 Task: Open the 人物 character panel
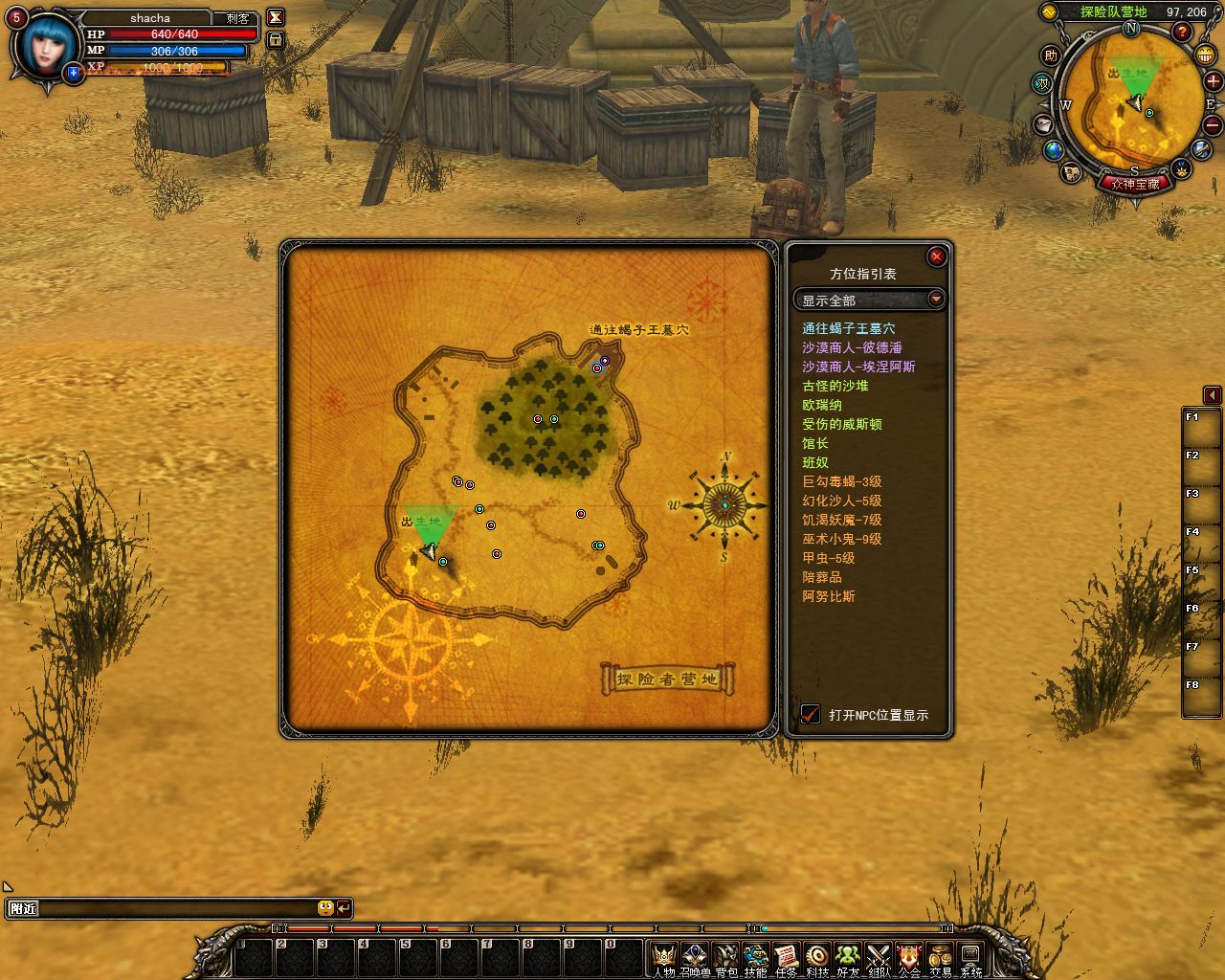pos(663,957)
